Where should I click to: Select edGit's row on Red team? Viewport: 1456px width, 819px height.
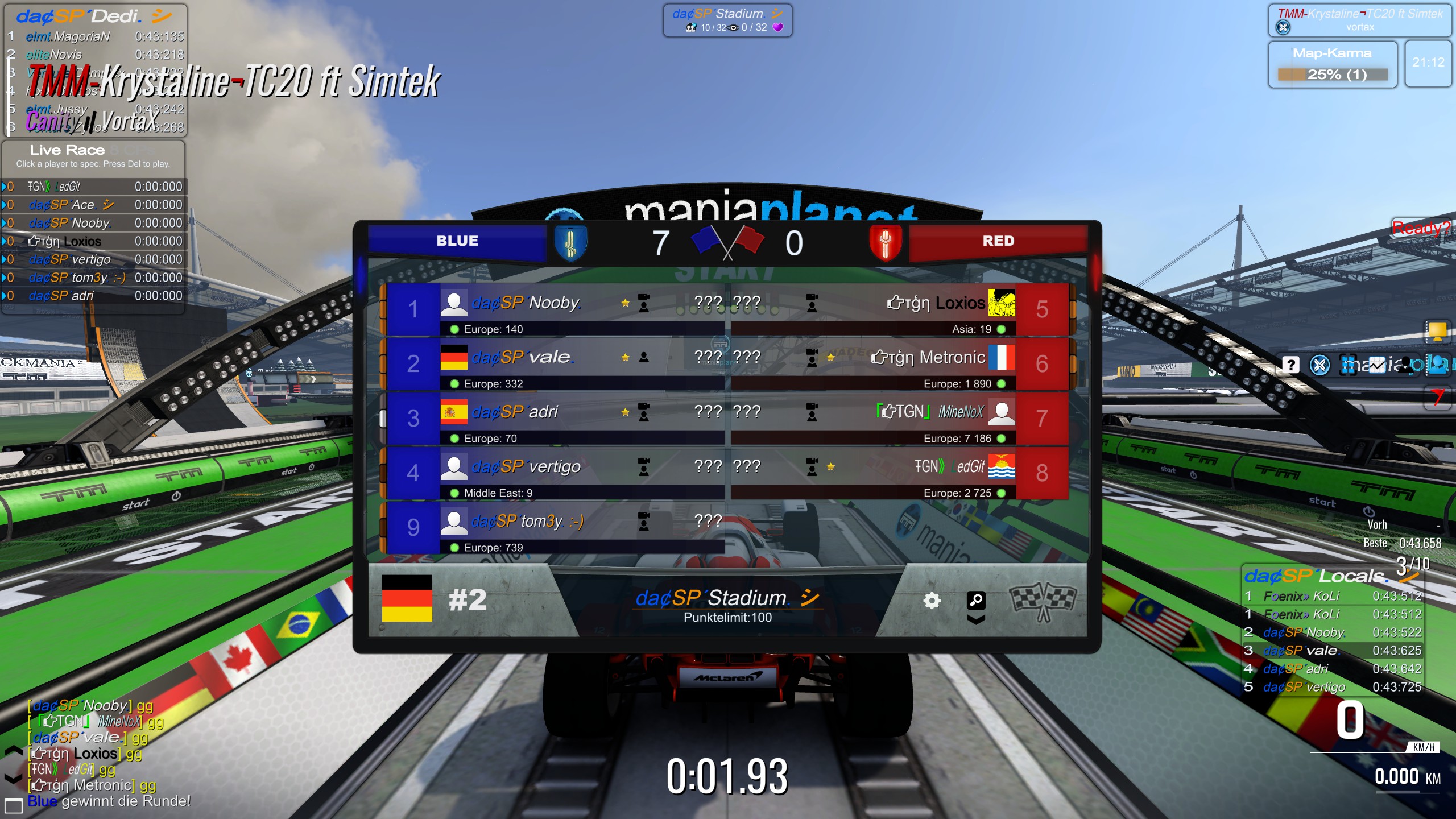pos(899,473)
